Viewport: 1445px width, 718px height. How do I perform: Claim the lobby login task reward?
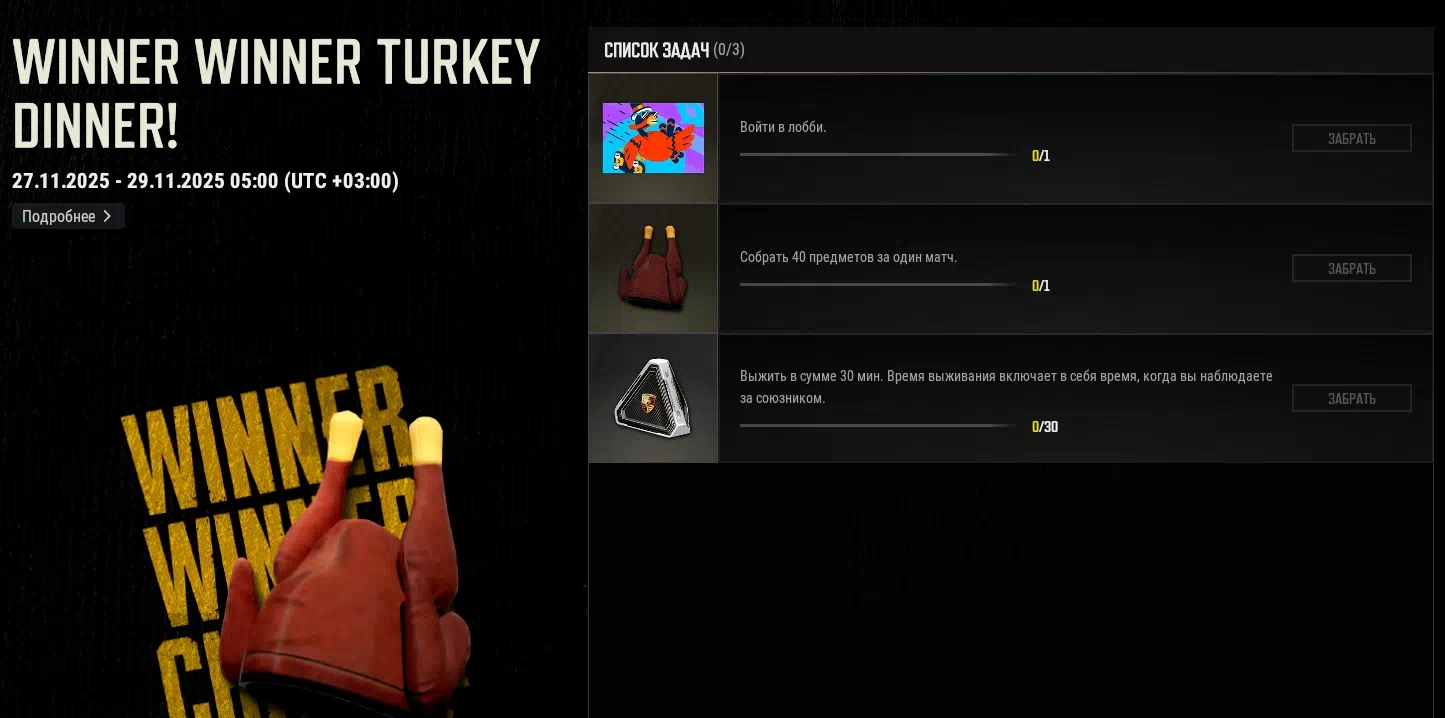[1351, 139]
